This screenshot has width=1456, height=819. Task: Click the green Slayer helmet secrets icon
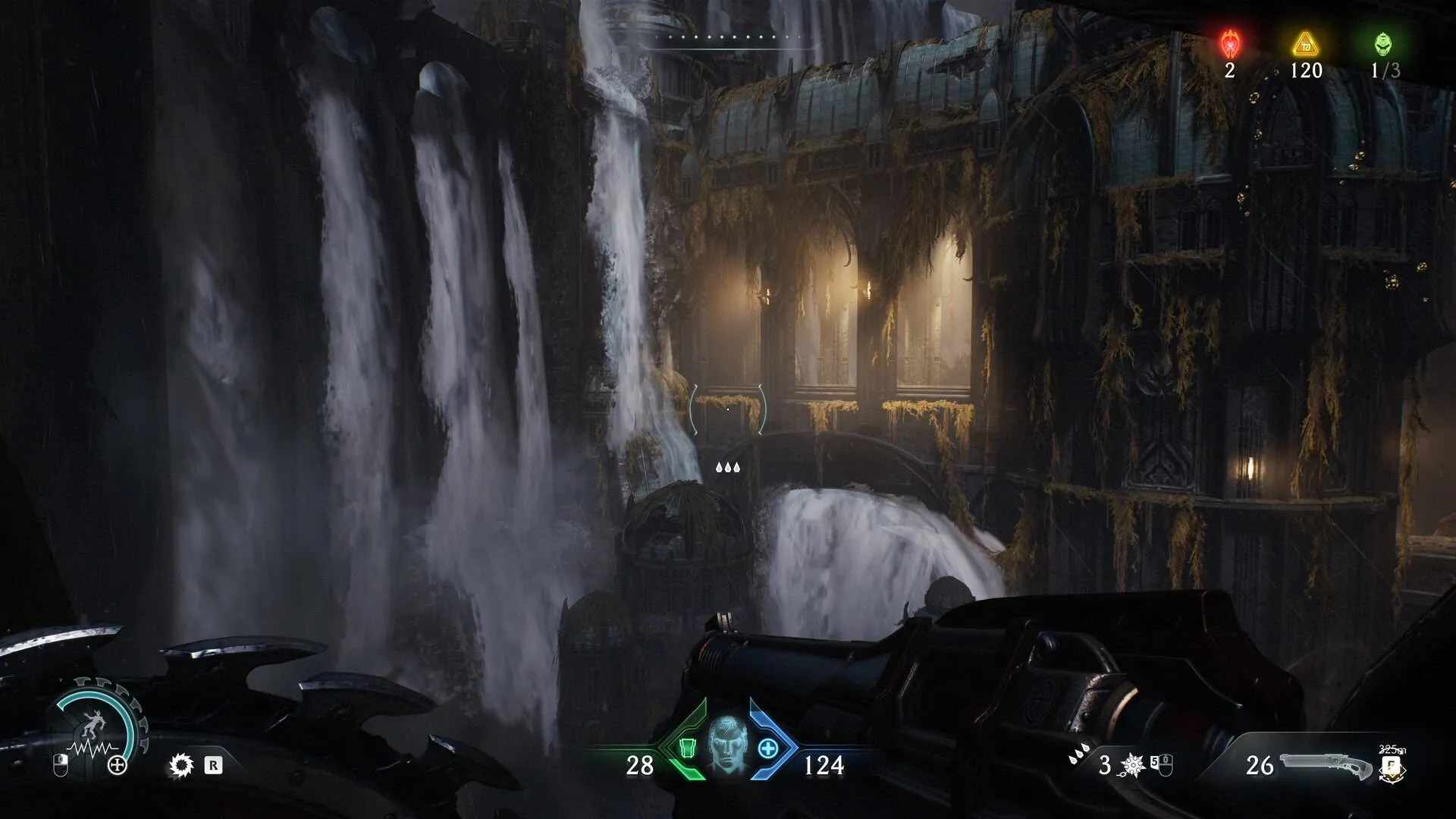tap(1383, 44)
